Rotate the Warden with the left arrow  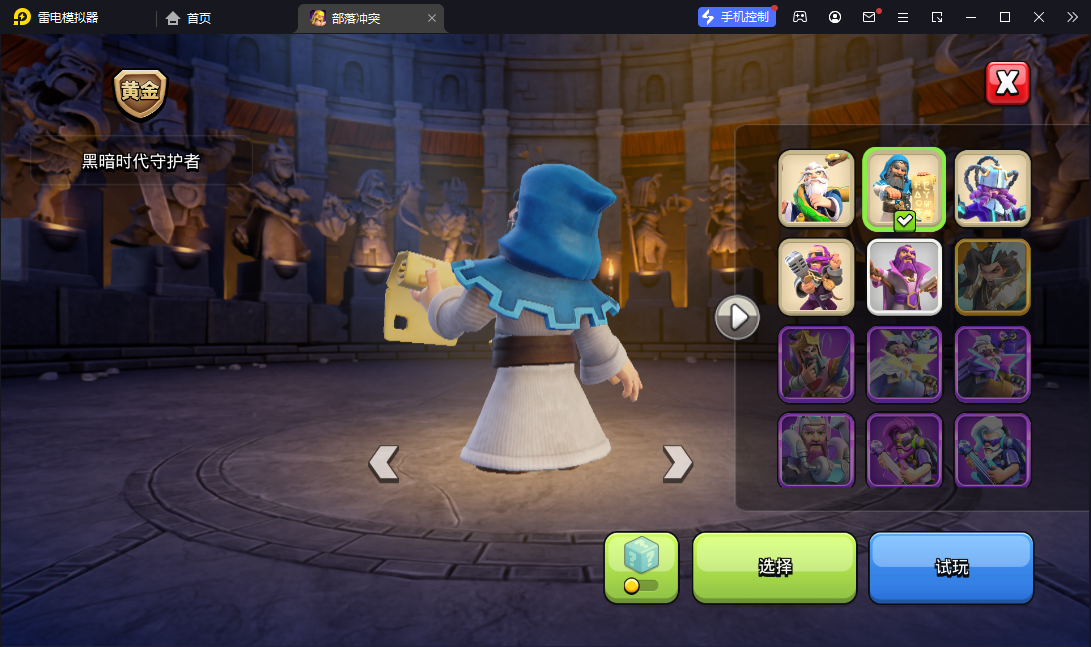click(x=384, y=462)
